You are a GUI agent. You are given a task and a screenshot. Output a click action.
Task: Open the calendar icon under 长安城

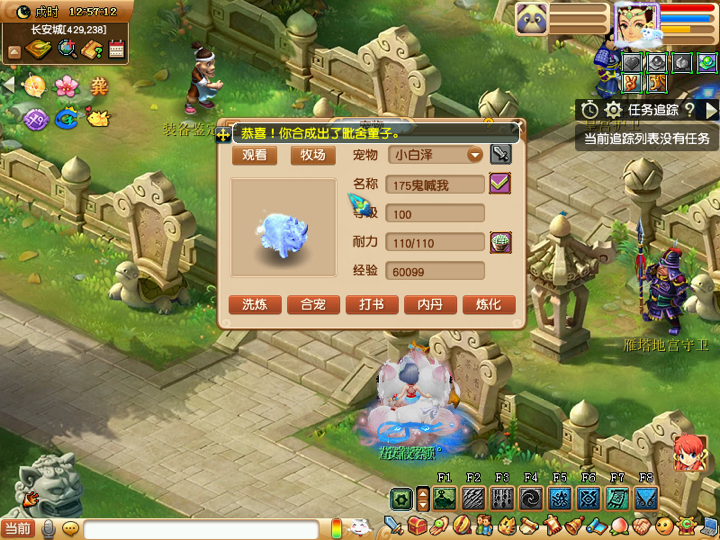click(x=116, y=49)
